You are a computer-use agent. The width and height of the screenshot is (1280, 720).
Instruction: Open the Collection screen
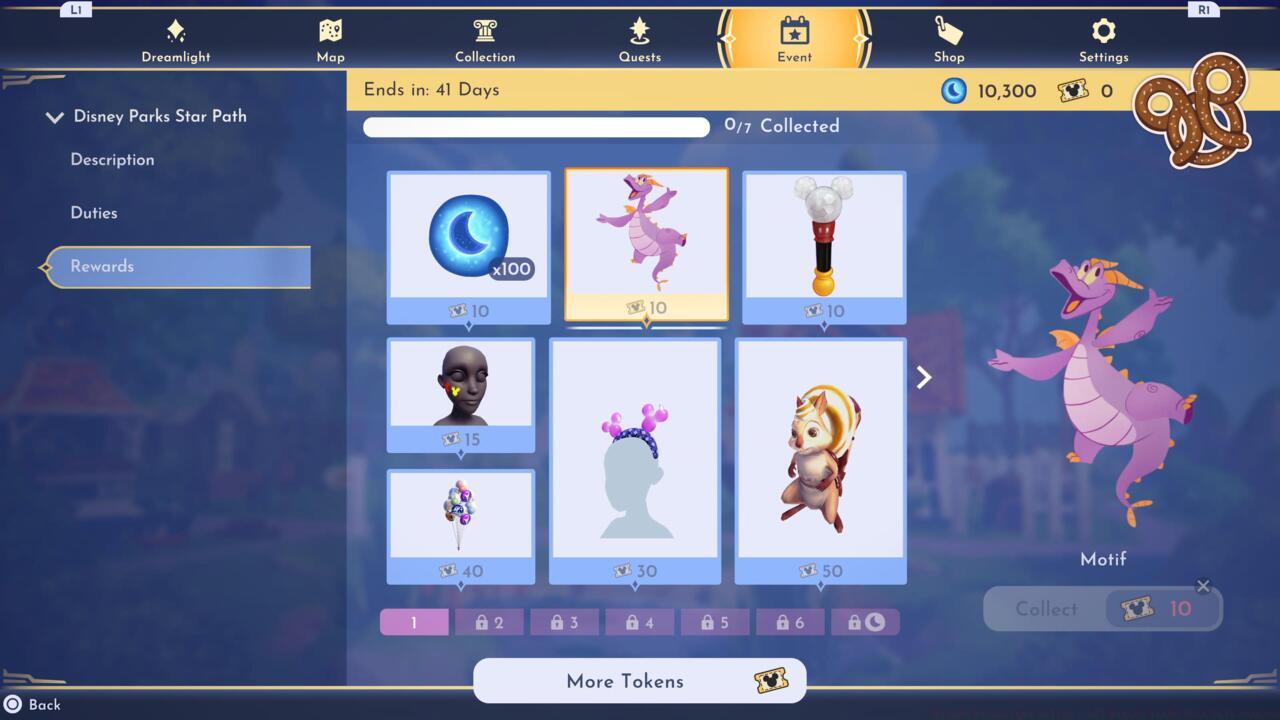(x=485, y=38)
